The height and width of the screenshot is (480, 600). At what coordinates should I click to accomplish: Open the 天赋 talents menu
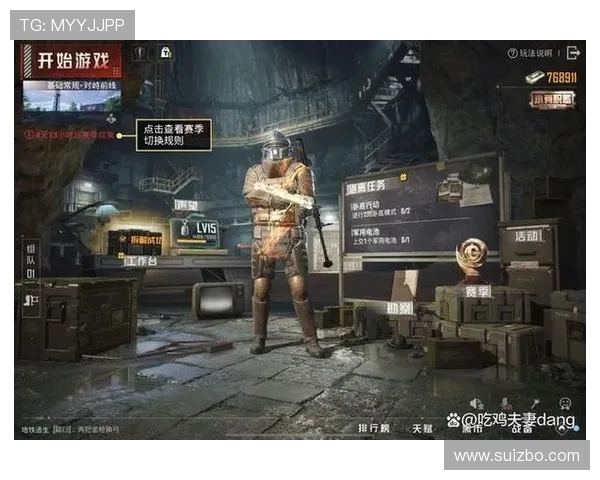(423, 428)
